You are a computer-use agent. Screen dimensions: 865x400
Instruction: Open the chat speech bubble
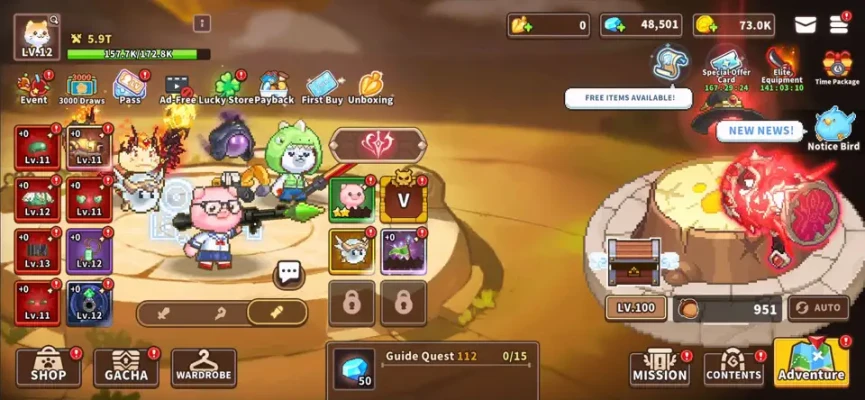(290, 272)
